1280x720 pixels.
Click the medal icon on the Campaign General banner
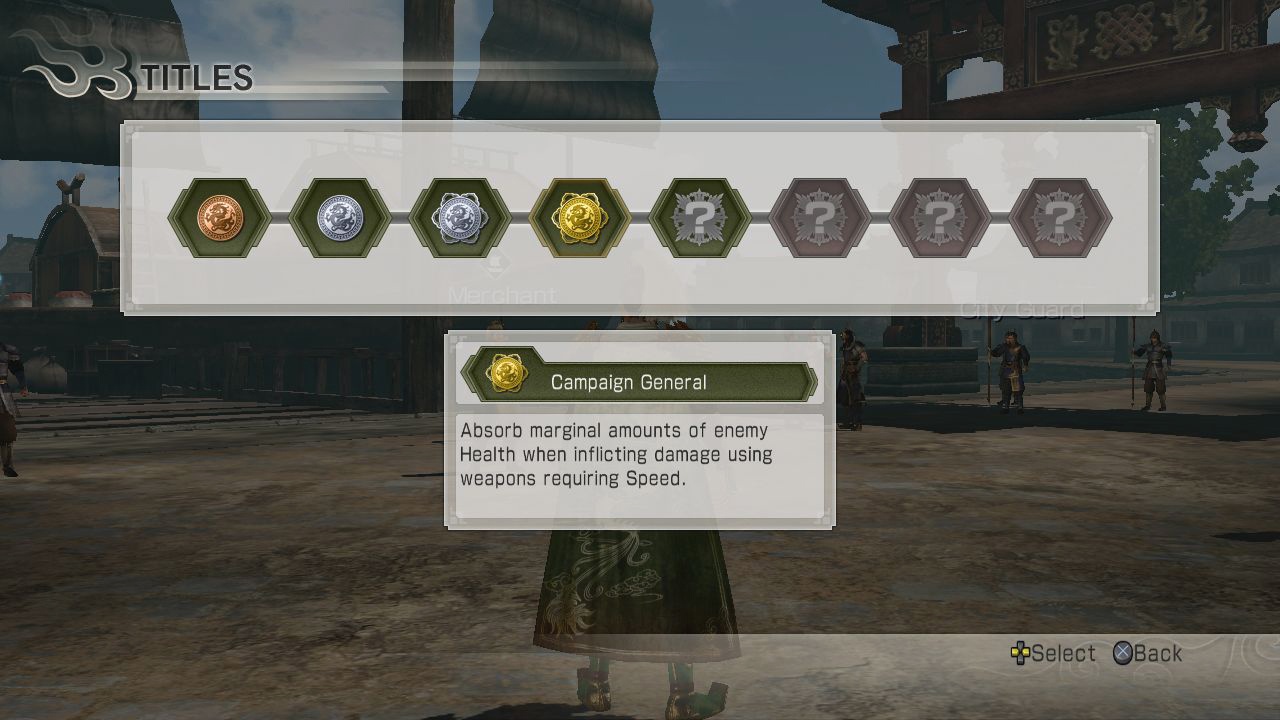508,372
